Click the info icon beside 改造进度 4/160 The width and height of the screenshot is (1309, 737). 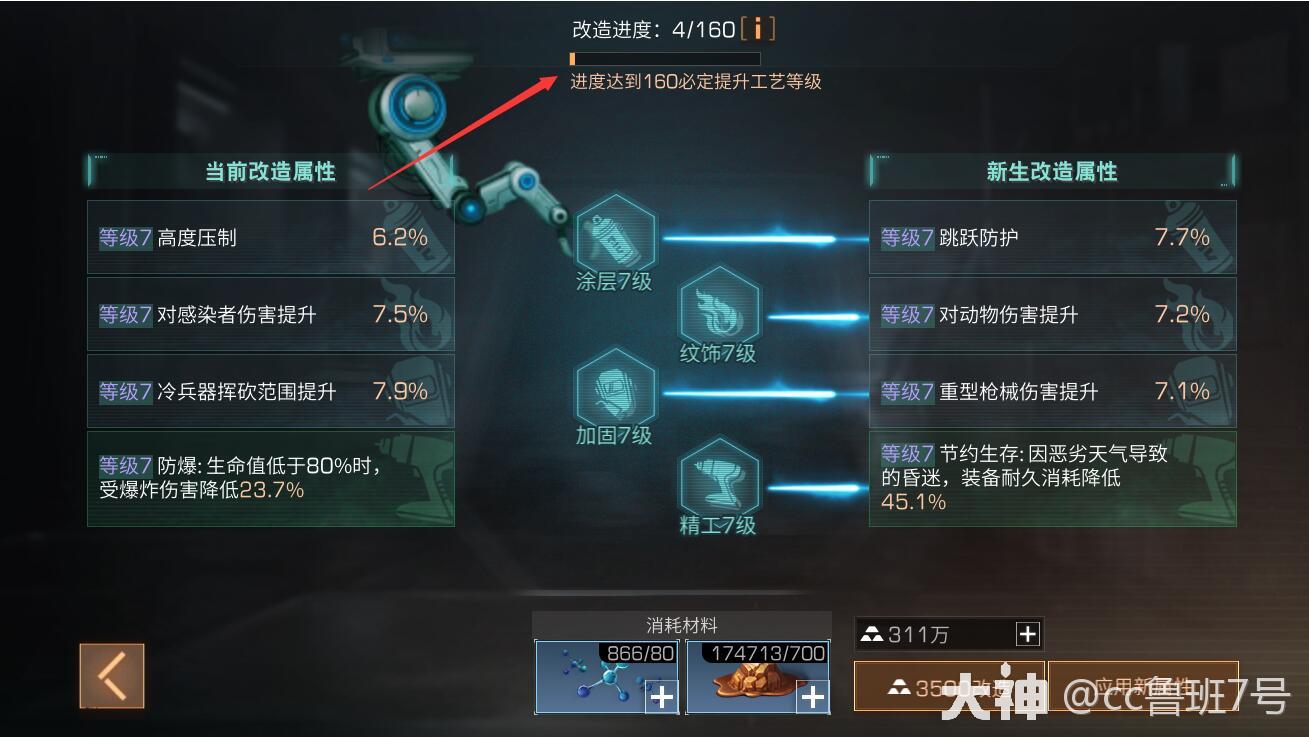pyautogui.click(x=758, y=30)
